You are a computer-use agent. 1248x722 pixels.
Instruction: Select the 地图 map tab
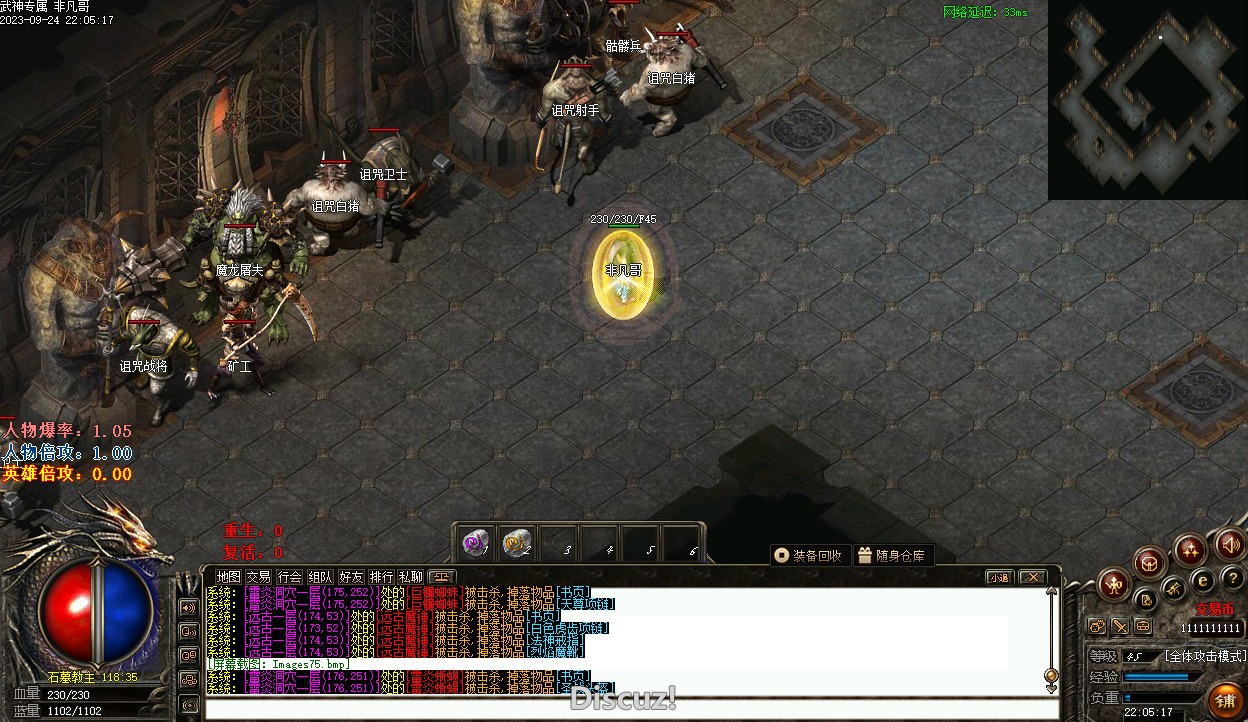[x=229, y=577]
